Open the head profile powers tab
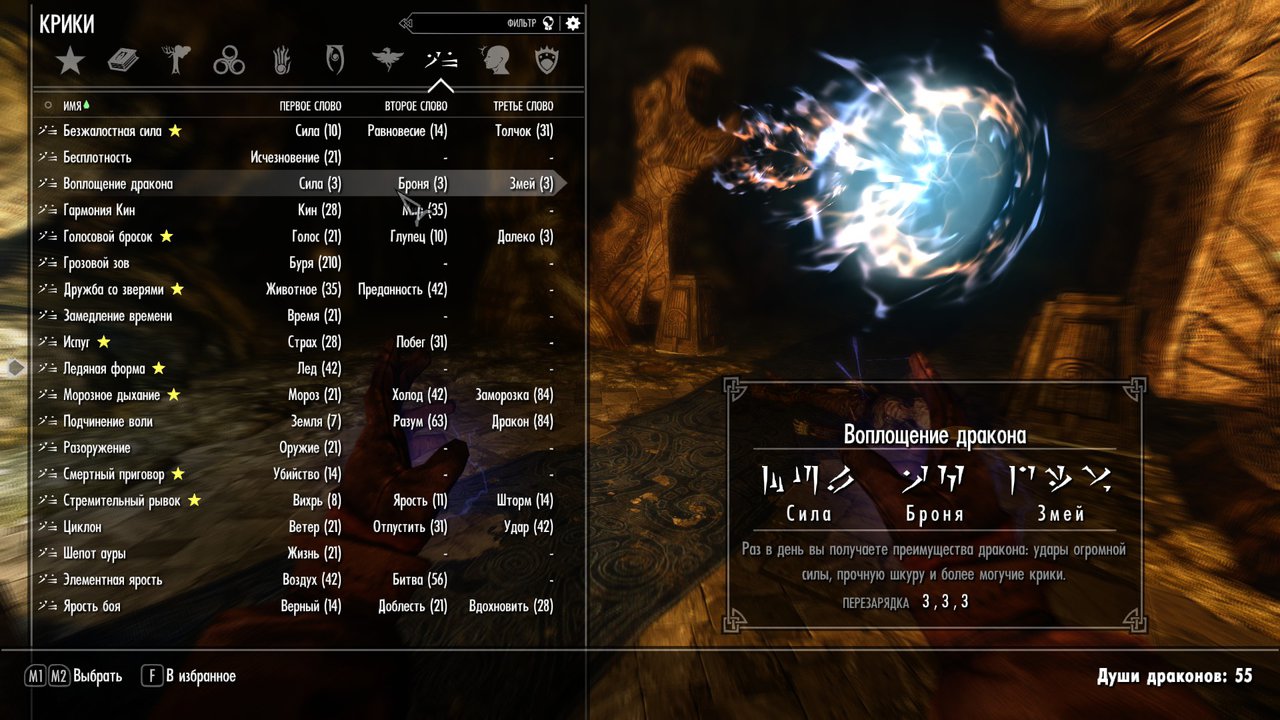1280x720 pixels. [x=494, y=62]
